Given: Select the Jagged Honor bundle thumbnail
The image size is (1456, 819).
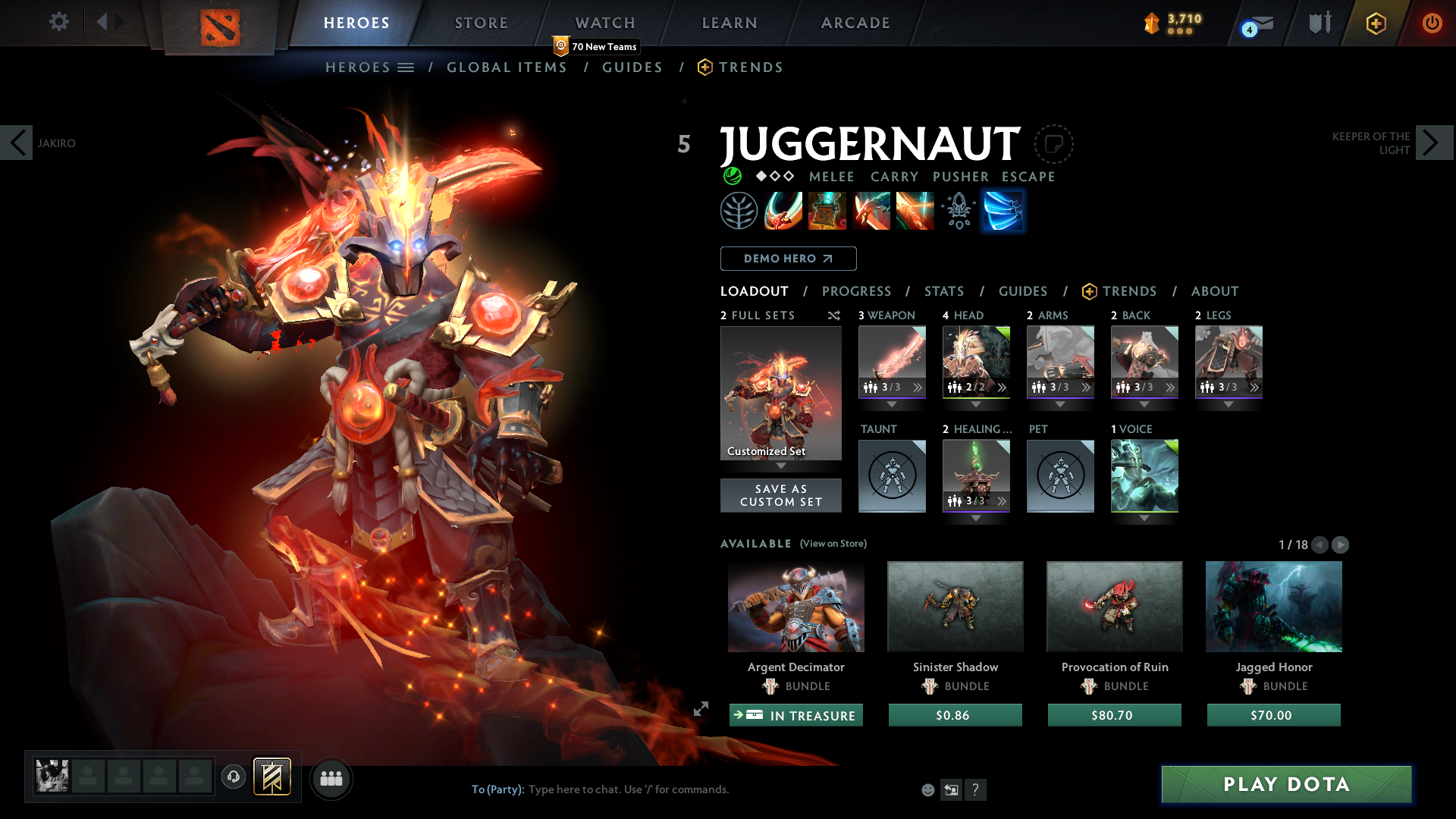Looking at the screenshot, I should 1272,606.
